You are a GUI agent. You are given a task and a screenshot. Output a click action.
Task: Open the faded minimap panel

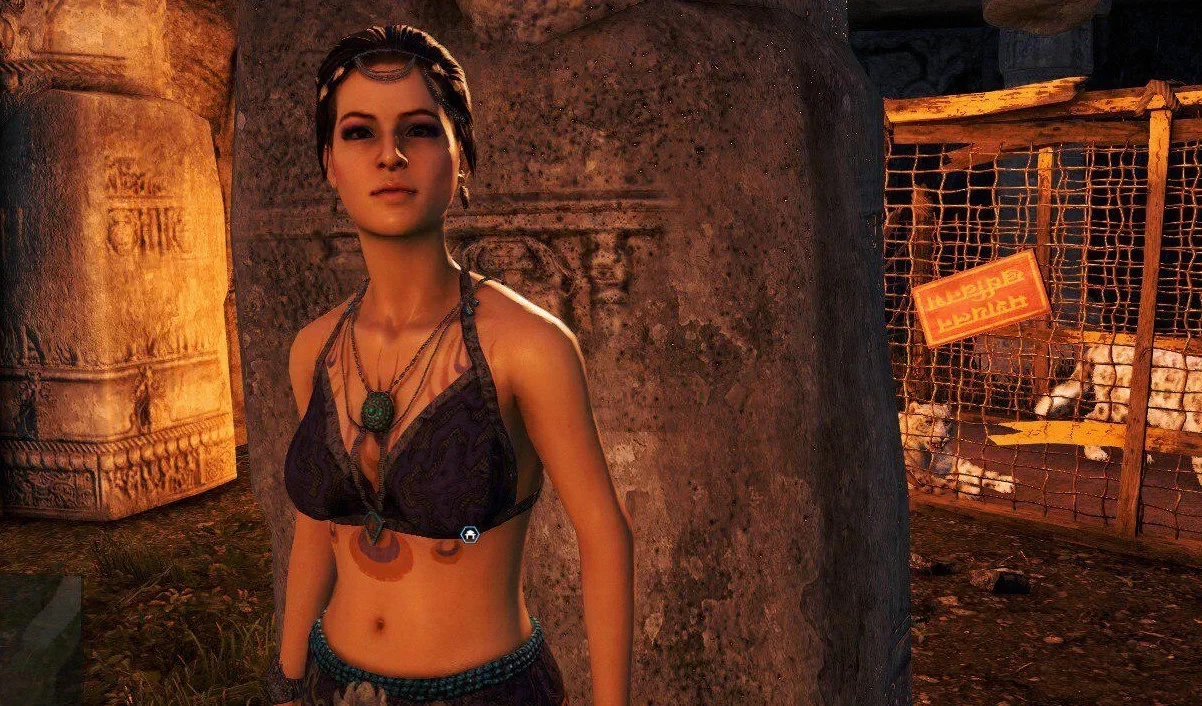coord(40,640)
